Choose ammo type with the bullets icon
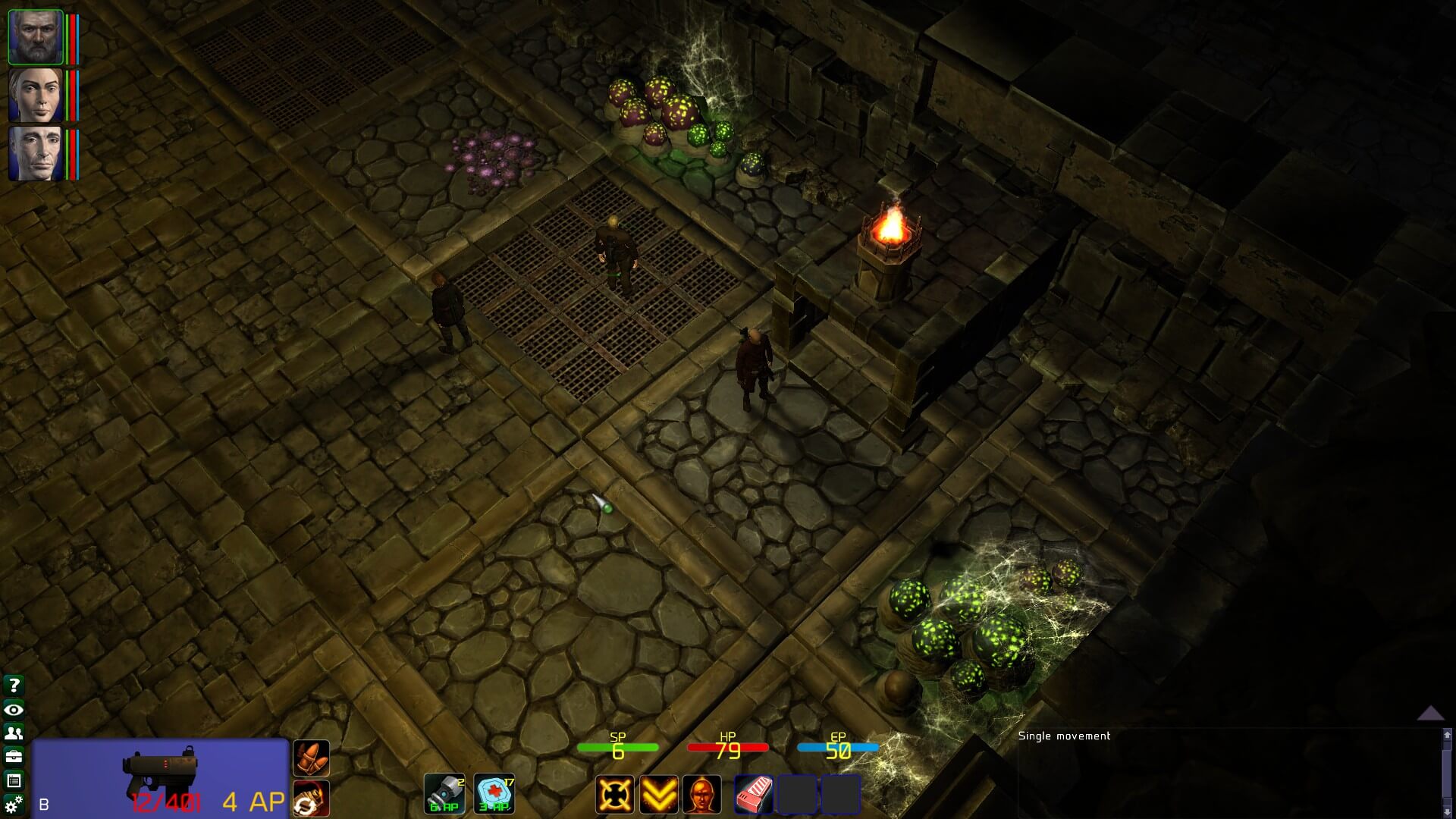 (311, 758)
